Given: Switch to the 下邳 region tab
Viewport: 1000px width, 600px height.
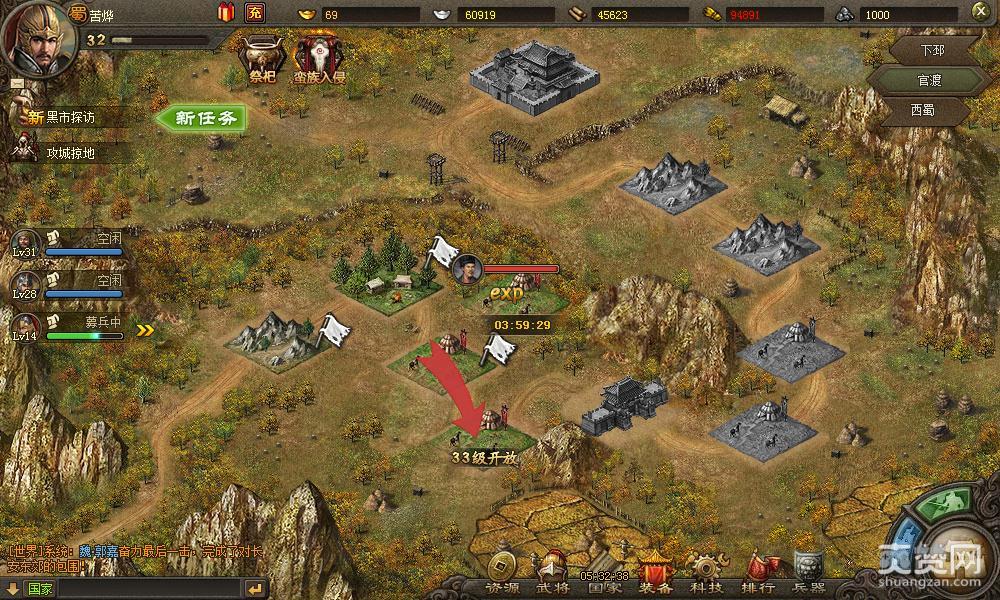Looking at the screenshot, I should pos(931,49).
